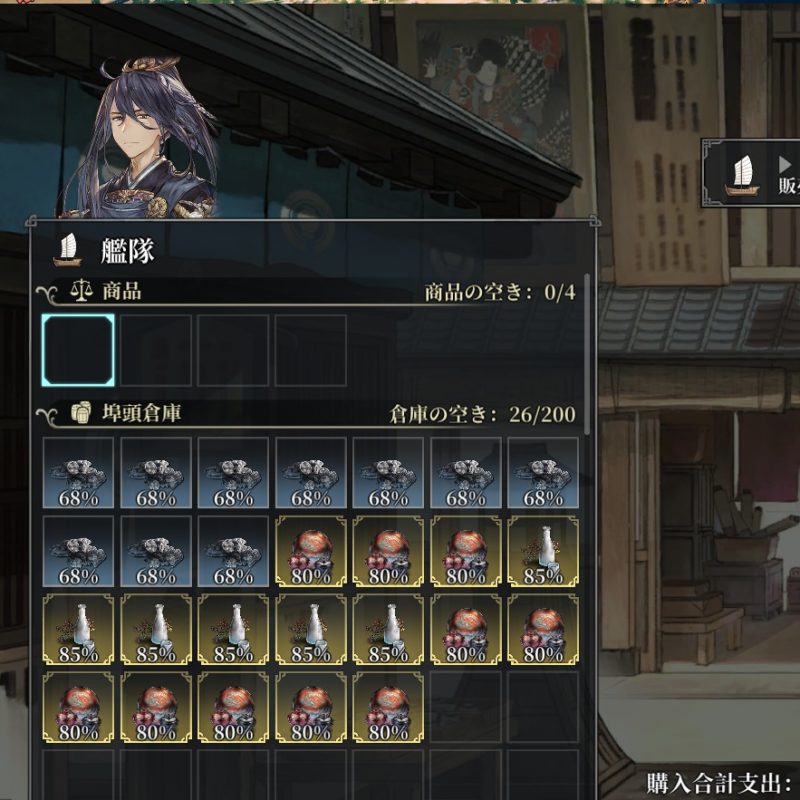Screen dimensions: 800x800
Task: Select the cyan-highlighted empty goods slot
Action: pos(78,350)
